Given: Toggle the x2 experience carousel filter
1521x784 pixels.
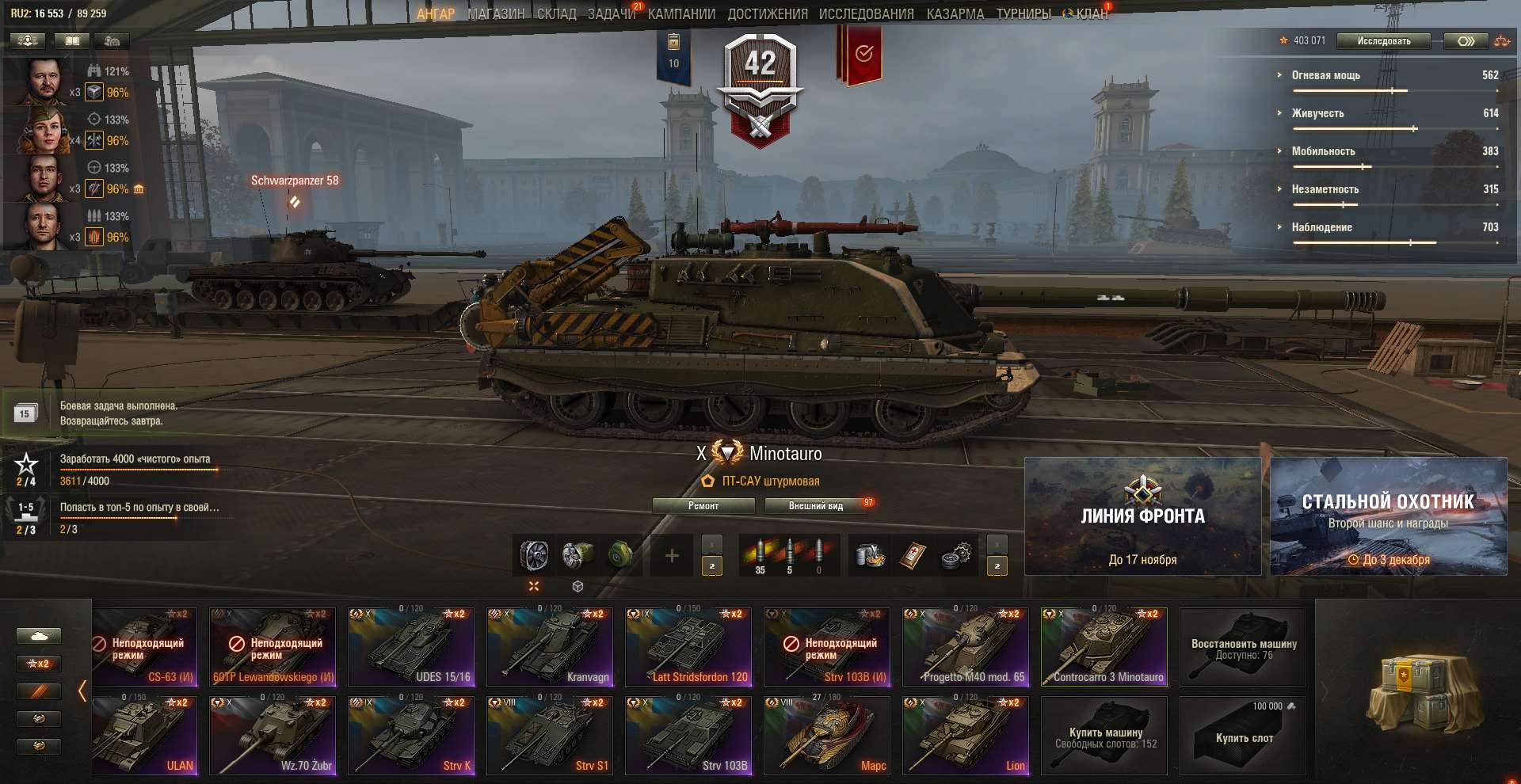Looking at the screenshot, I should point(39,664).
